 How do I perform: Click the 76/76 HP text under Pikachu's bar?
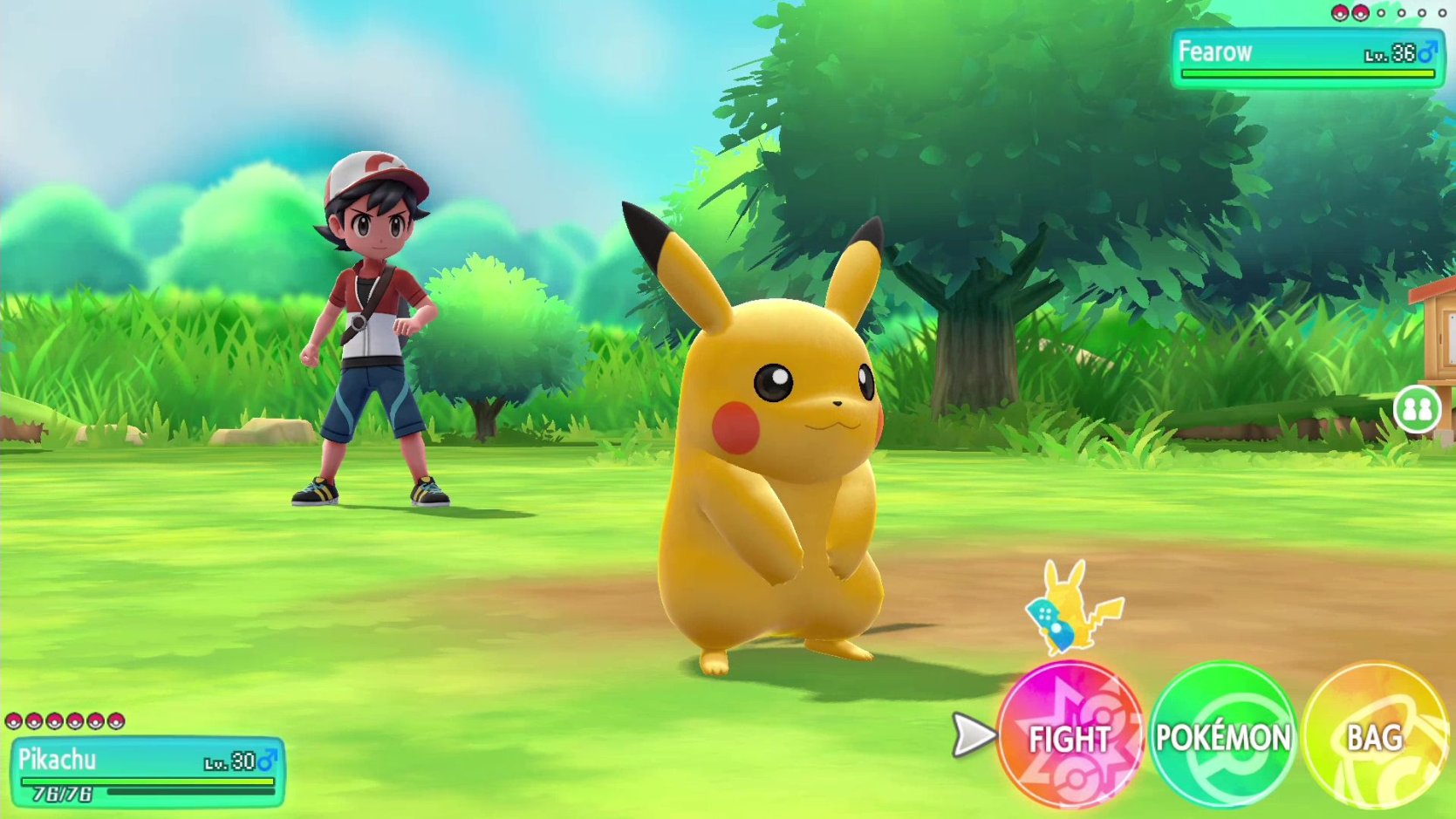coord(61,794)
